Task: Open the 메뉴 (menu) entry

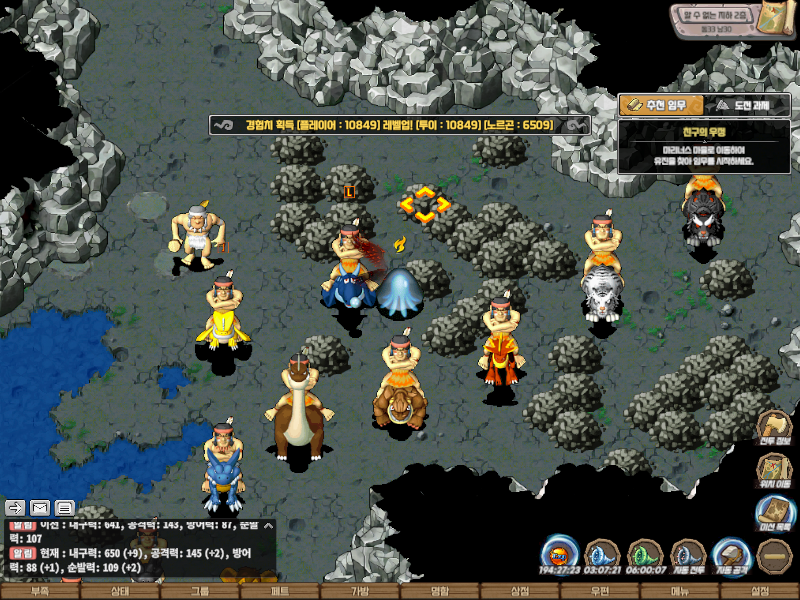Action: pos(680,591)
